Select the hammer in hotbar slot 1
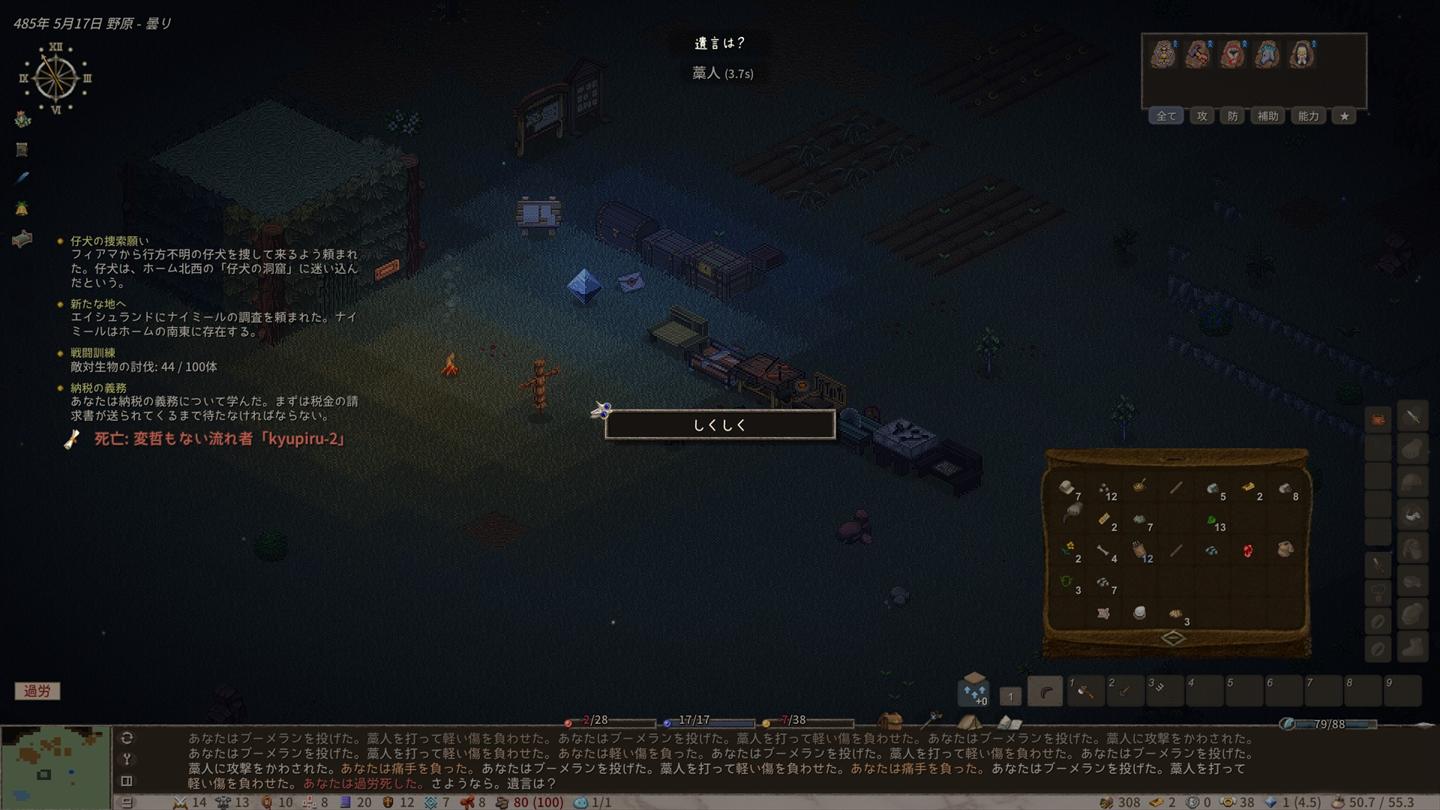Viewport: 1440px width, 810px height. coord(1085,692)
